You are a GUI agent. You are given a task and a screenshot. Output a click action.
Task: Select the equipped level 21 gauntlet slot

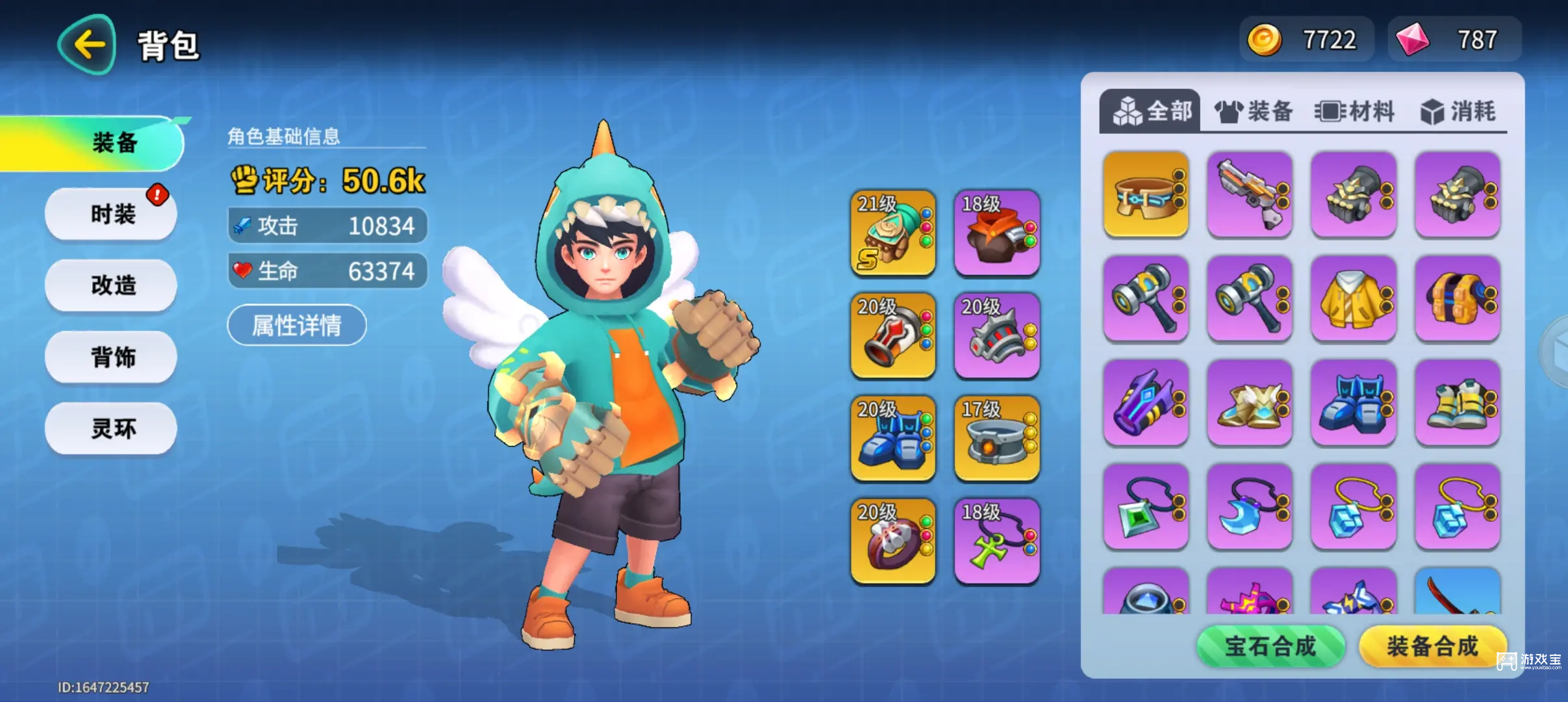tap(893, 233)
